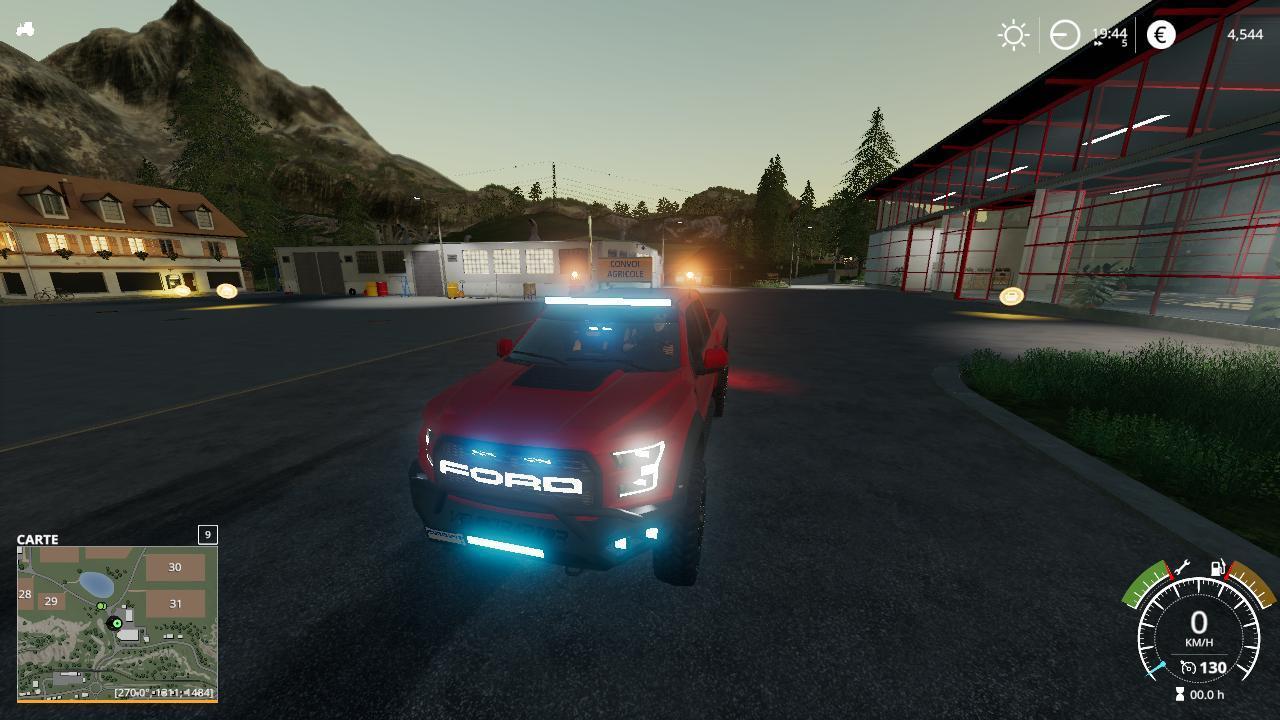Click the euro money icon
This screenshot has height=720, width=1280.
click(1161, 35)
